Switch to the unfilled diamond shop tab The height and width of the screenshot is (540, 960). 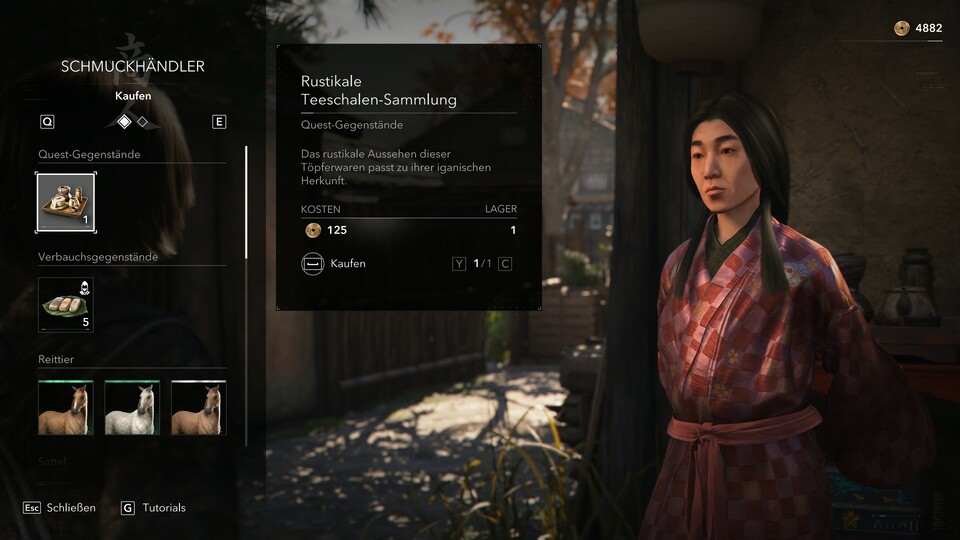(143, 122)
